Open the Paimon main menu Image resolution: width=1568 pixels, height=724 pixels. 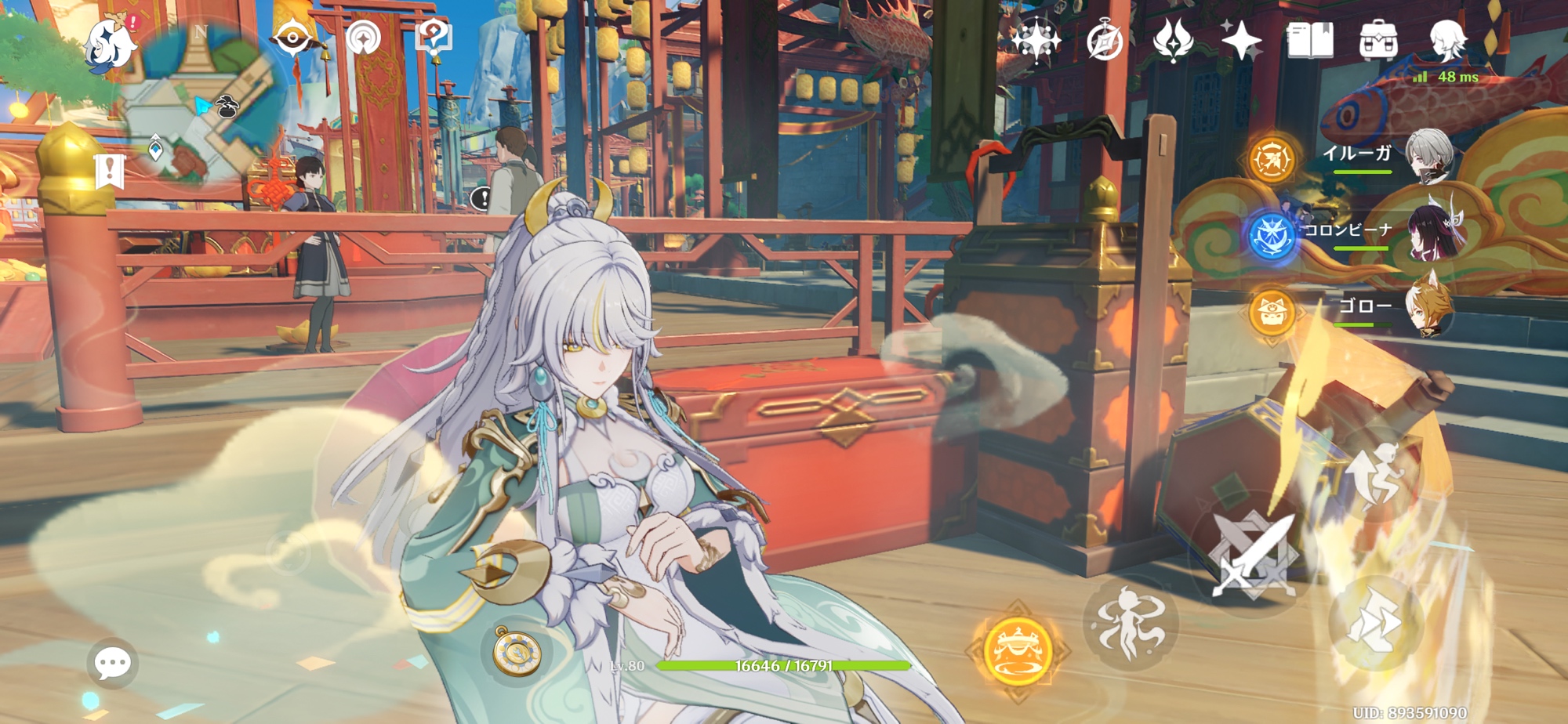tap(110, 45)
